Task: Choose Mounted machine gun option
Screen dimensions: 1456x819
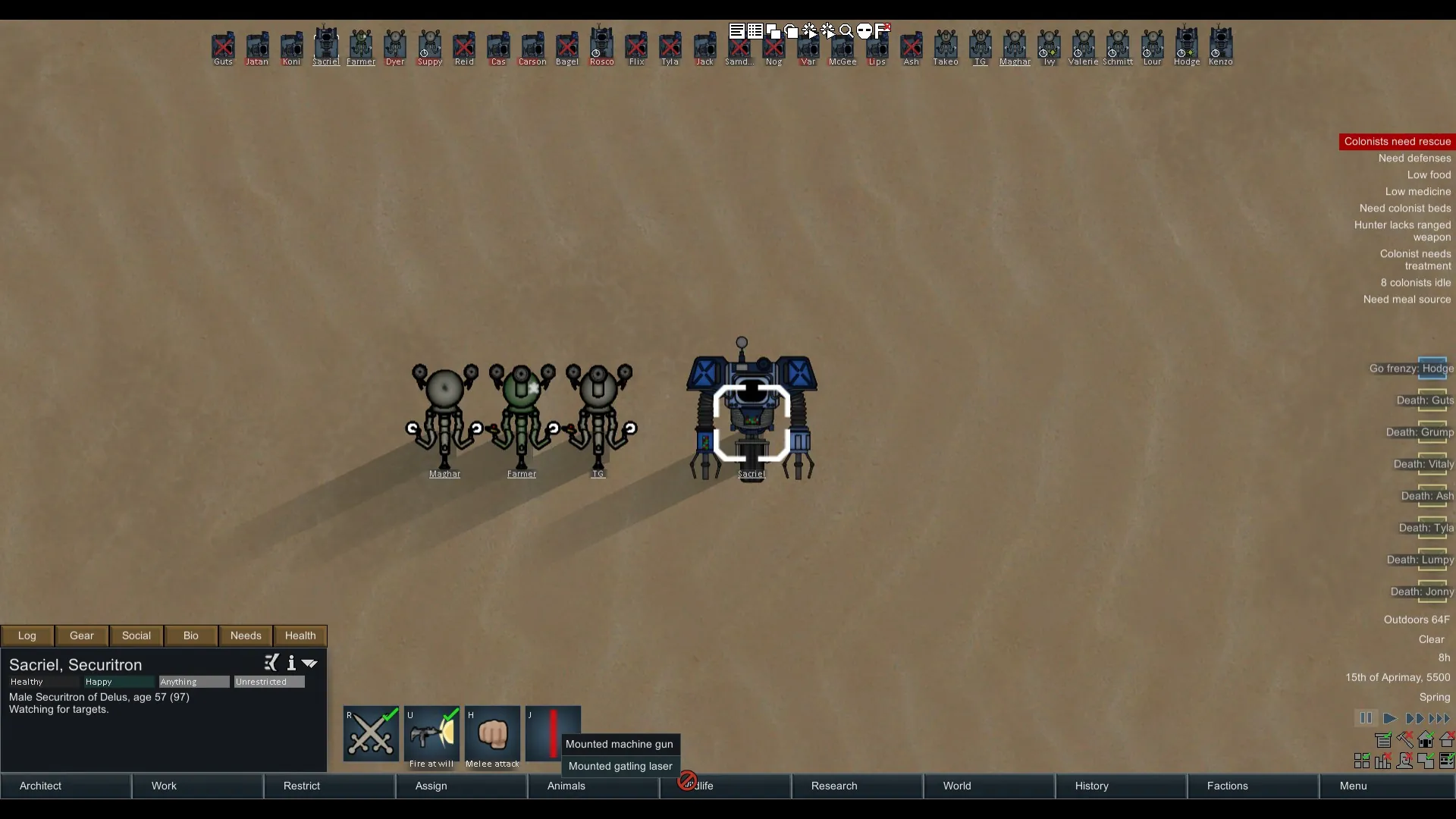Action: (x=620, y=744)
